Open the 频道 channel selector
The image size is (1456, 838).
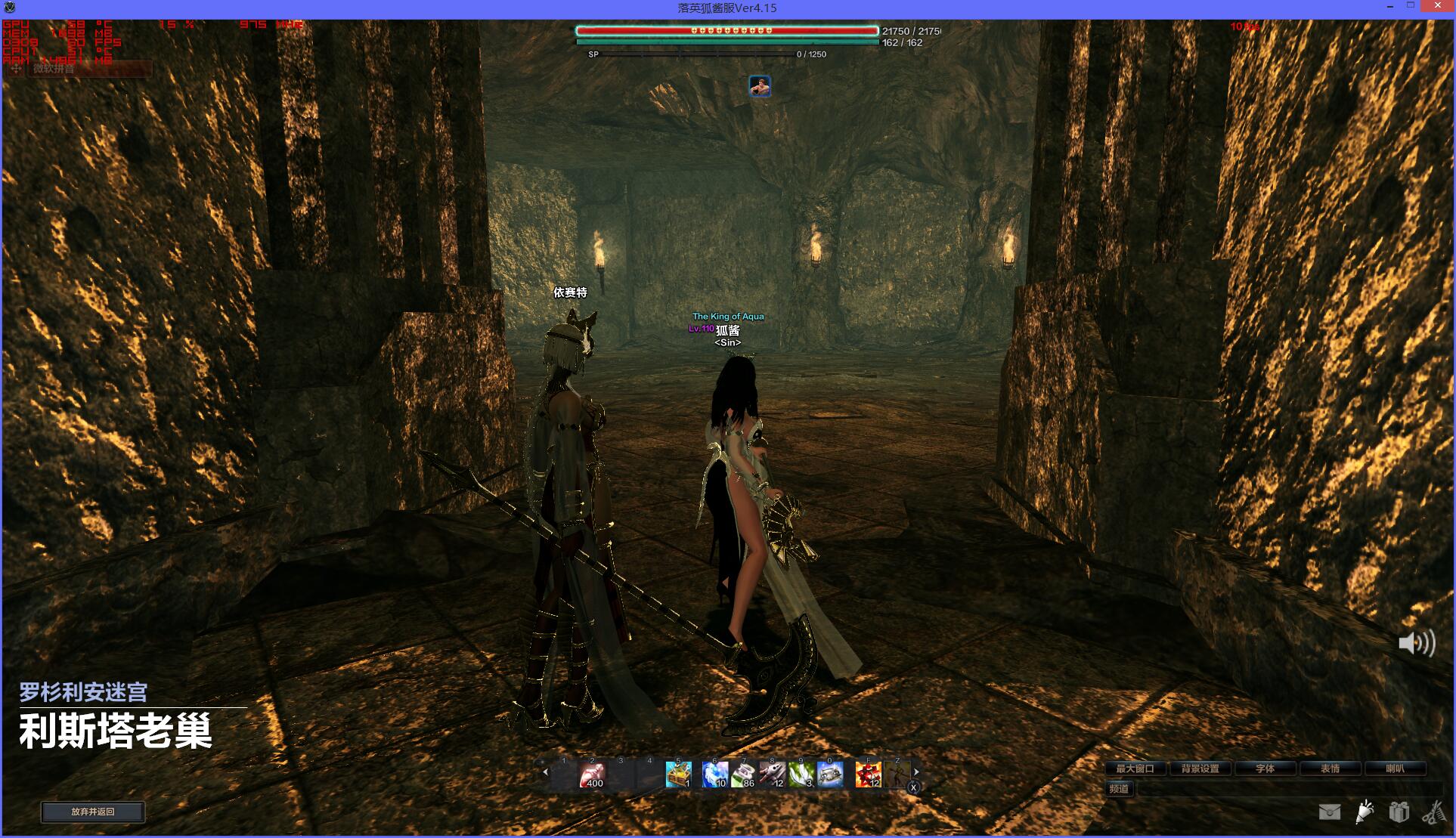point(1119,789)
